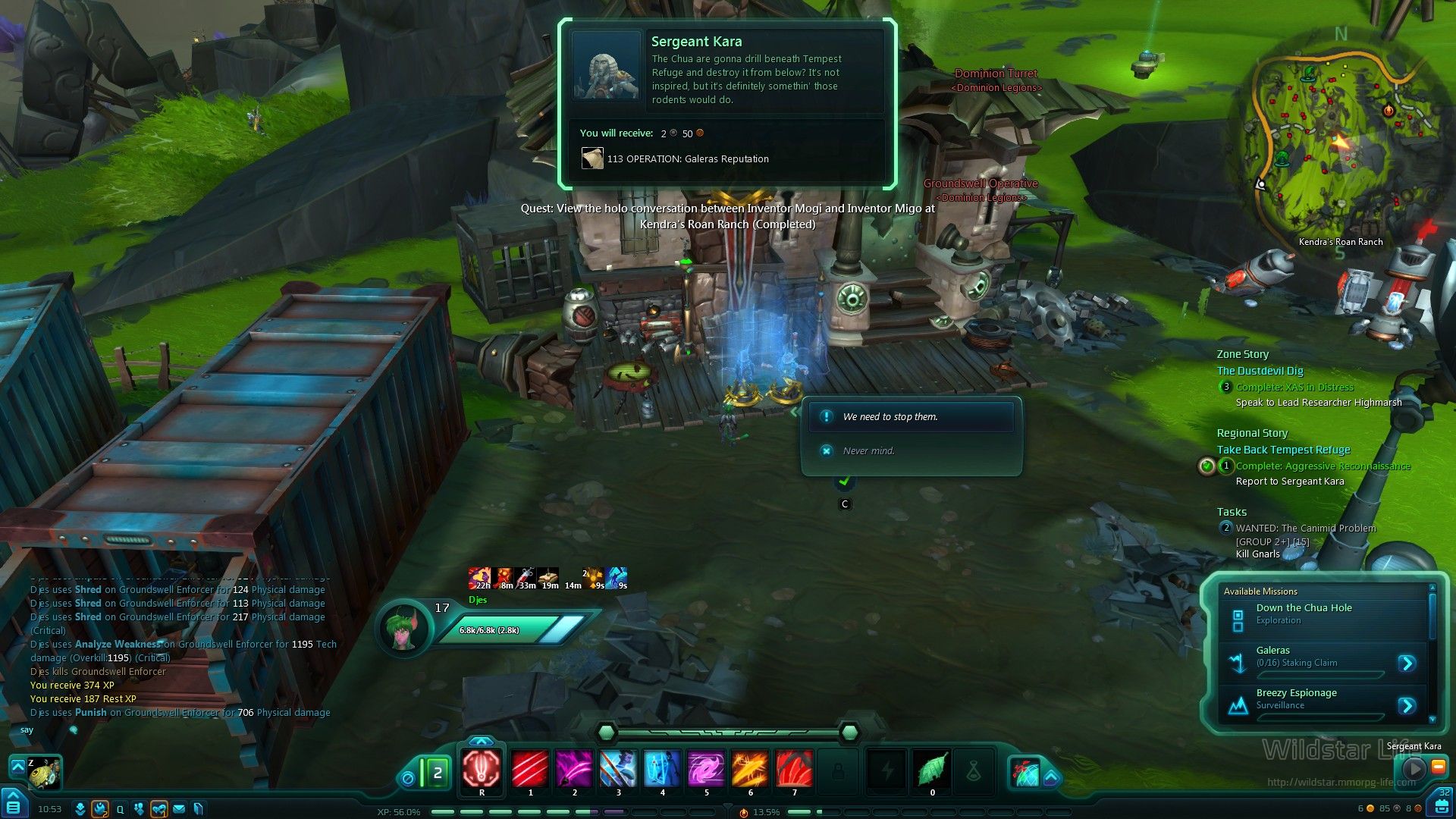Open the main menu button in bottom-left corner

[x=14, y=805]
